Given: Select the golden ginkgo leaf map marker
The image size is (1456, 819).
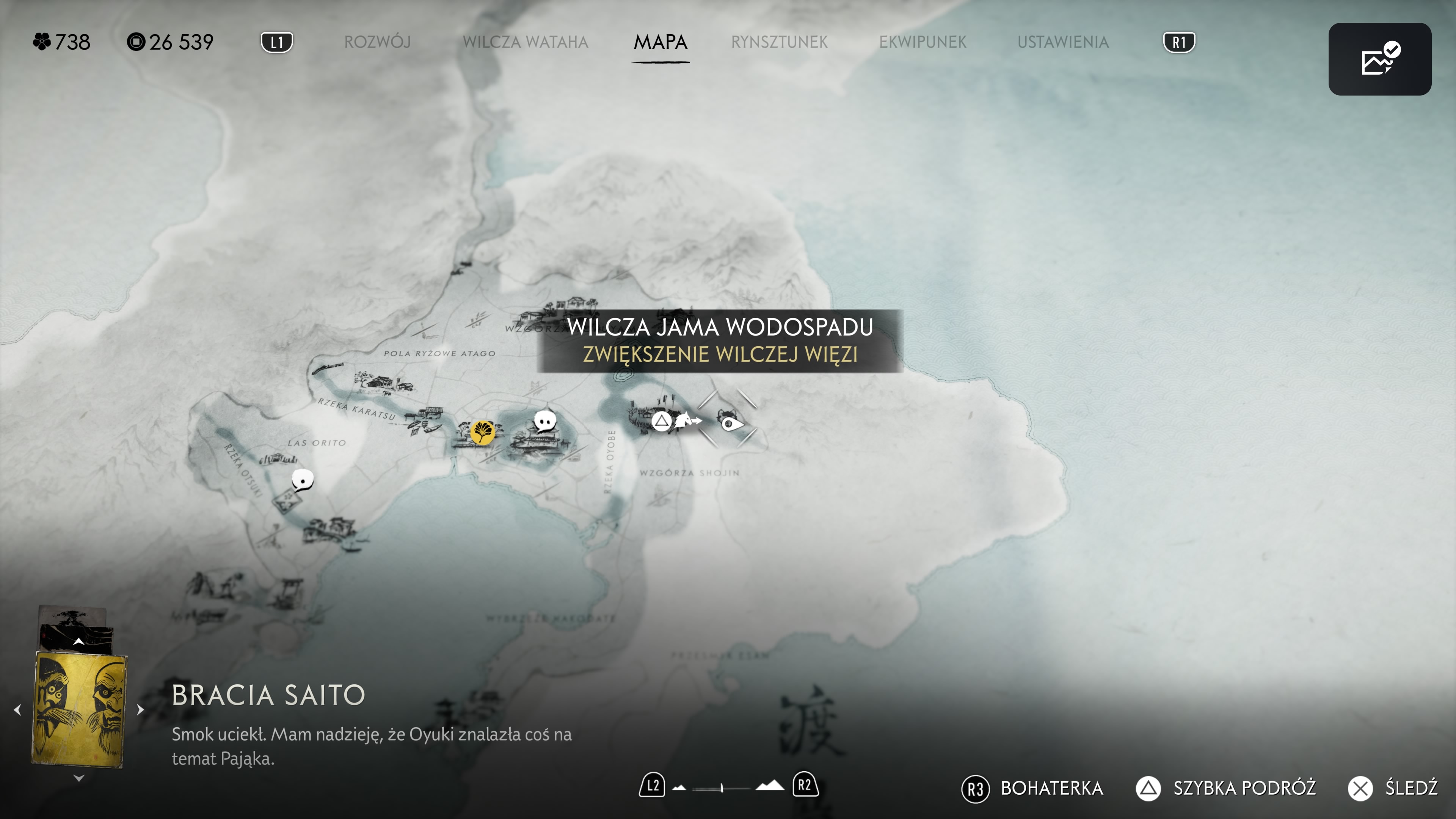Looking at the screenshot, I should [482, 432].
